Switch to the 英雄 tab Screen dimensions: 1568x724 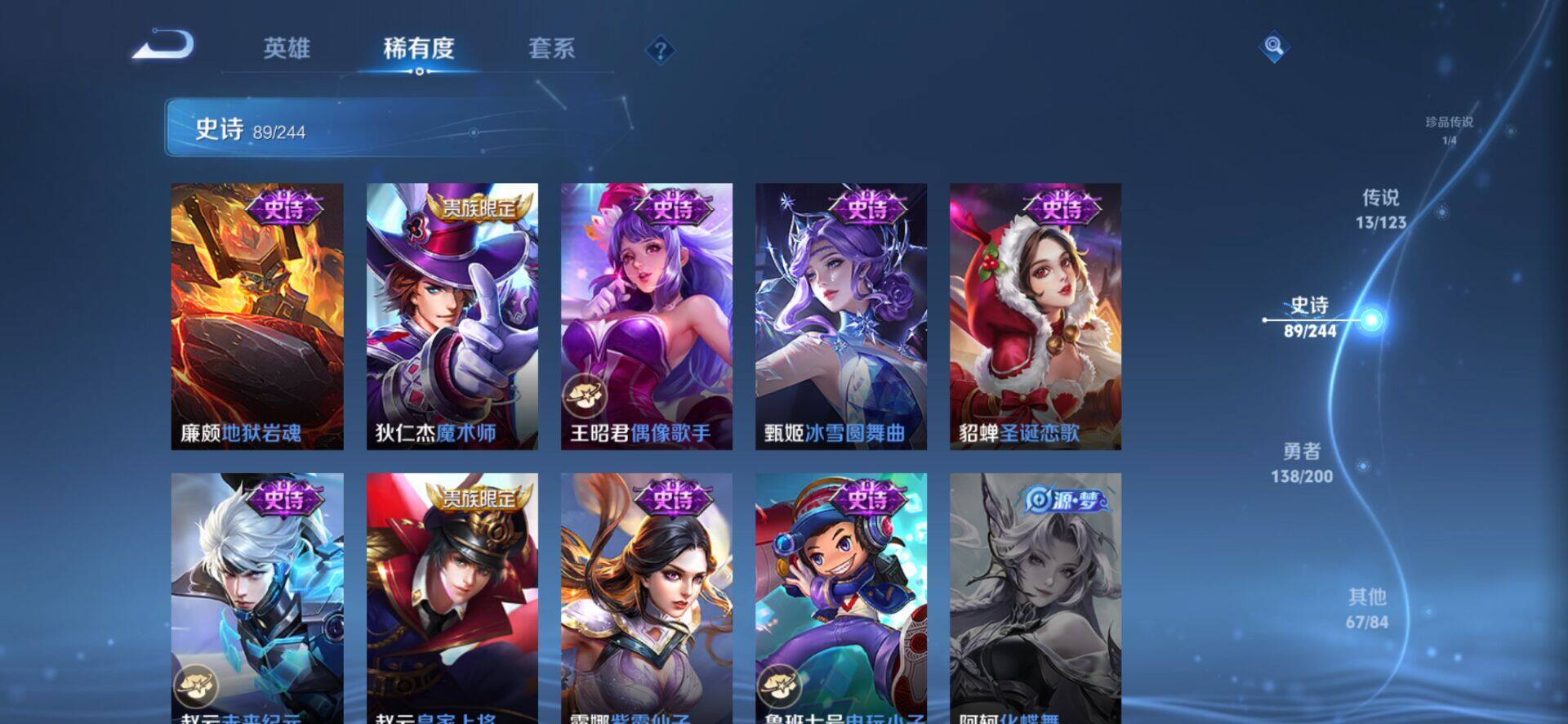click(x=287, y=48)
